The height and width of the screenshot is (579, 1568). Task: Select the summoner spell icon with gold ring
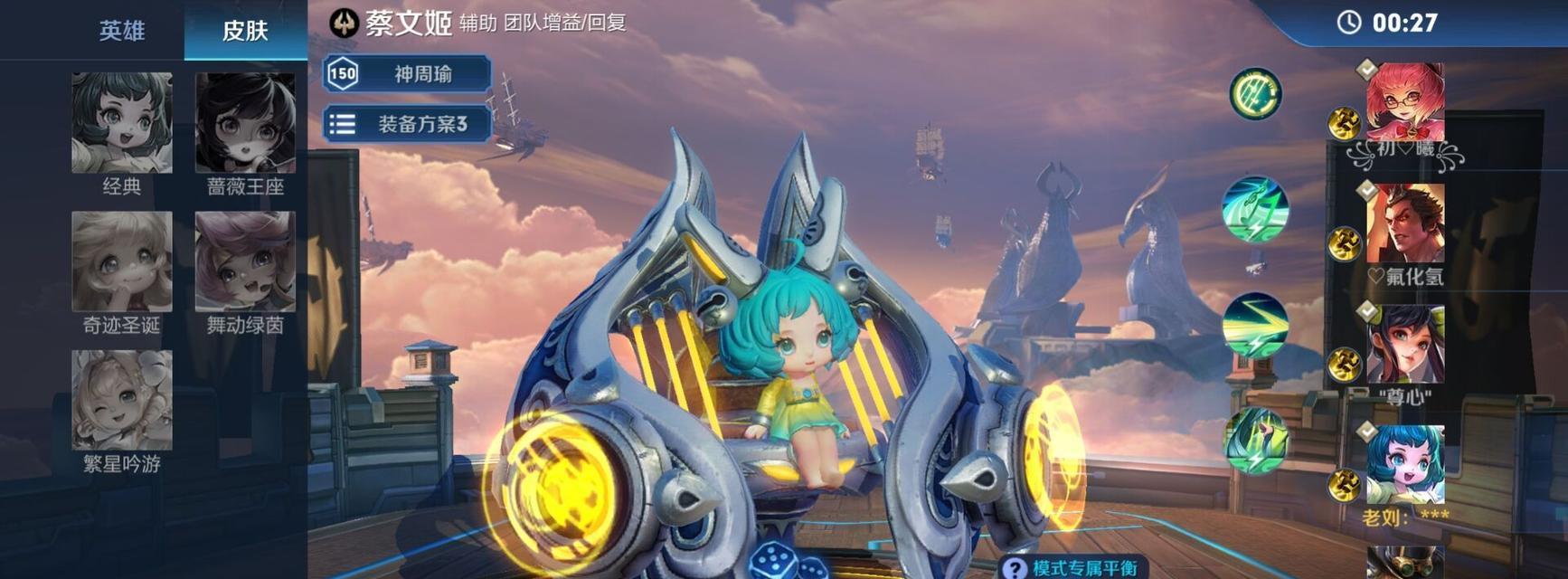point(1255,94)
